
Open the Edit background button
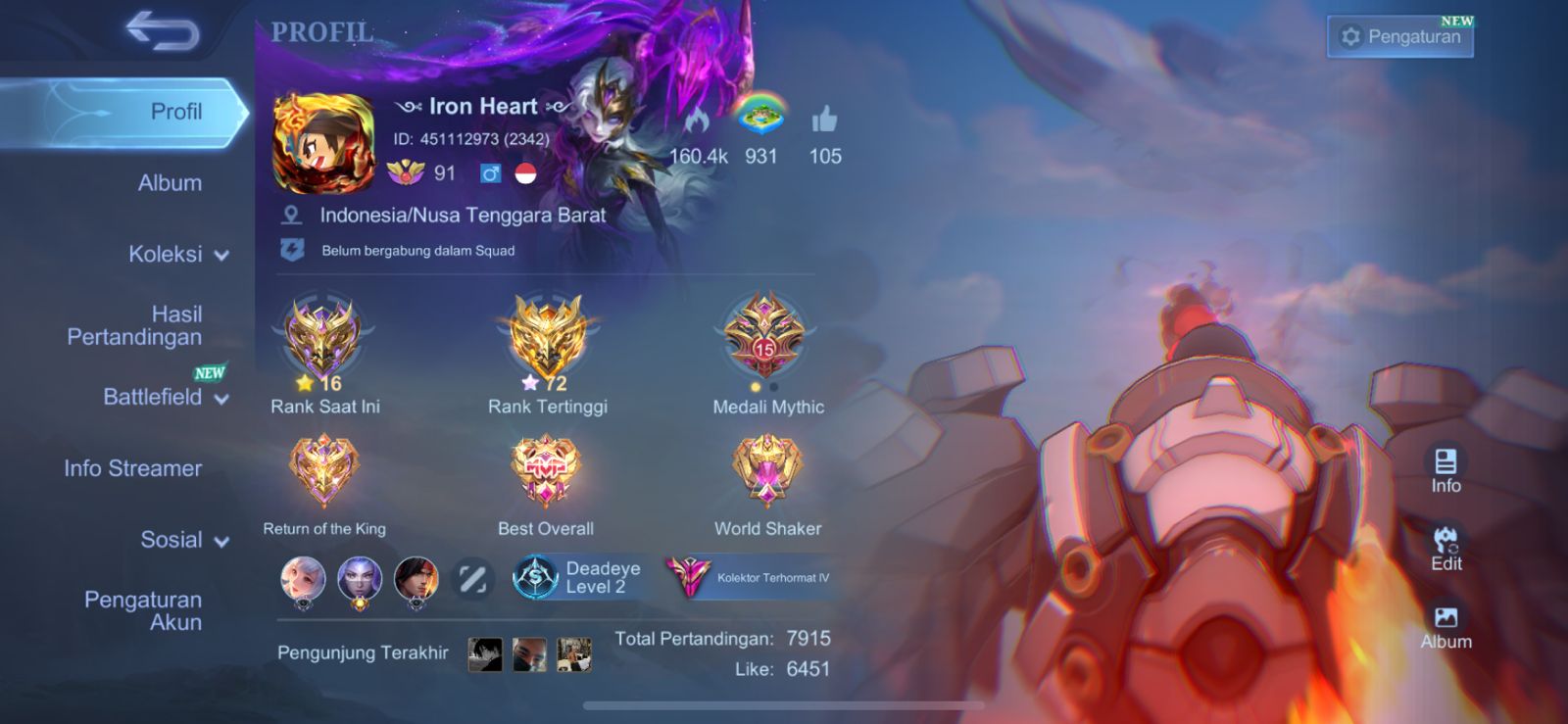pyautogui.click(x=1445, y=549)
